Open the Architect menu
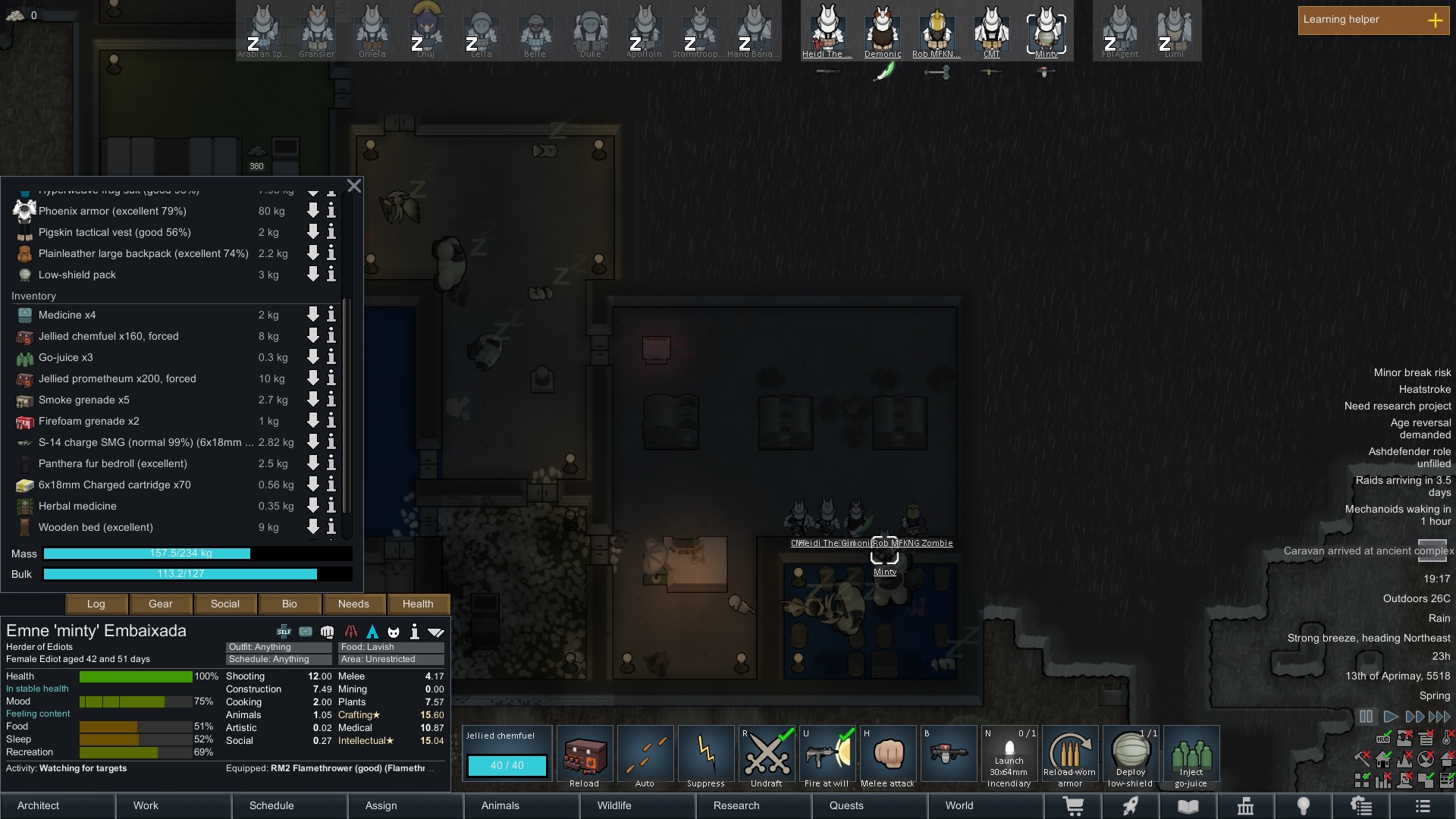 point(58,805)
